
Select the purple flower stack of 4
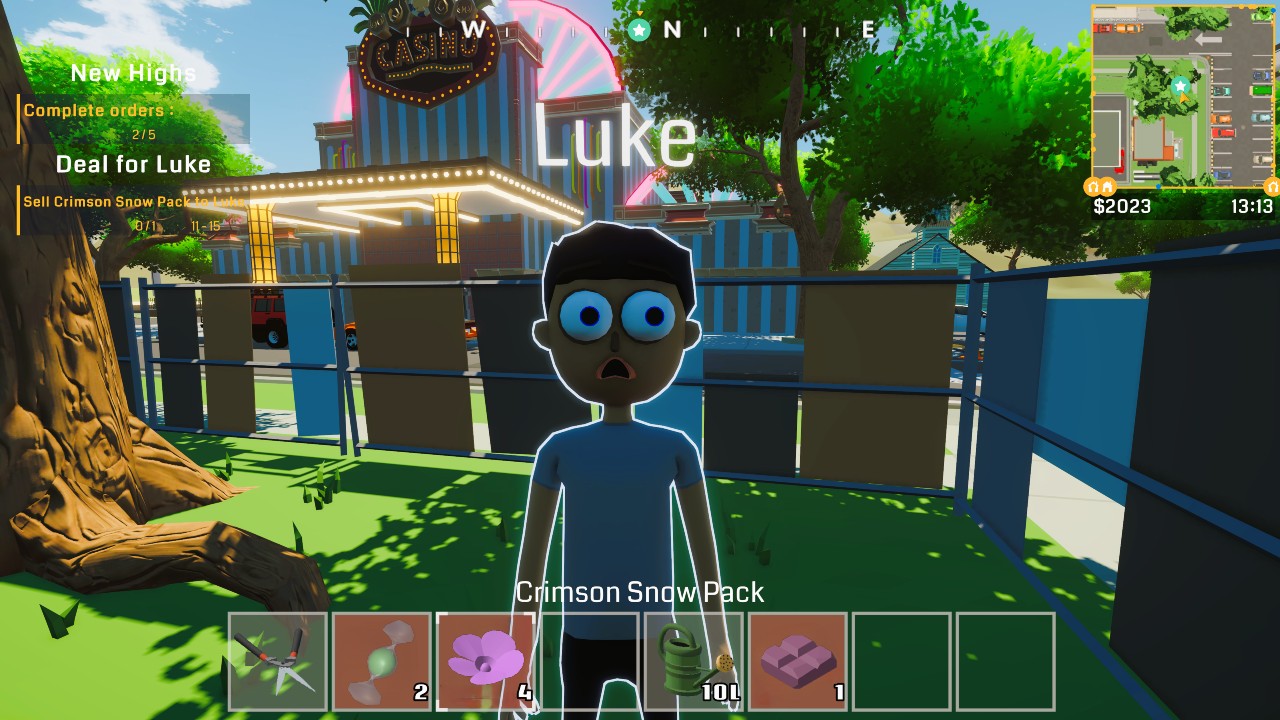485,660
